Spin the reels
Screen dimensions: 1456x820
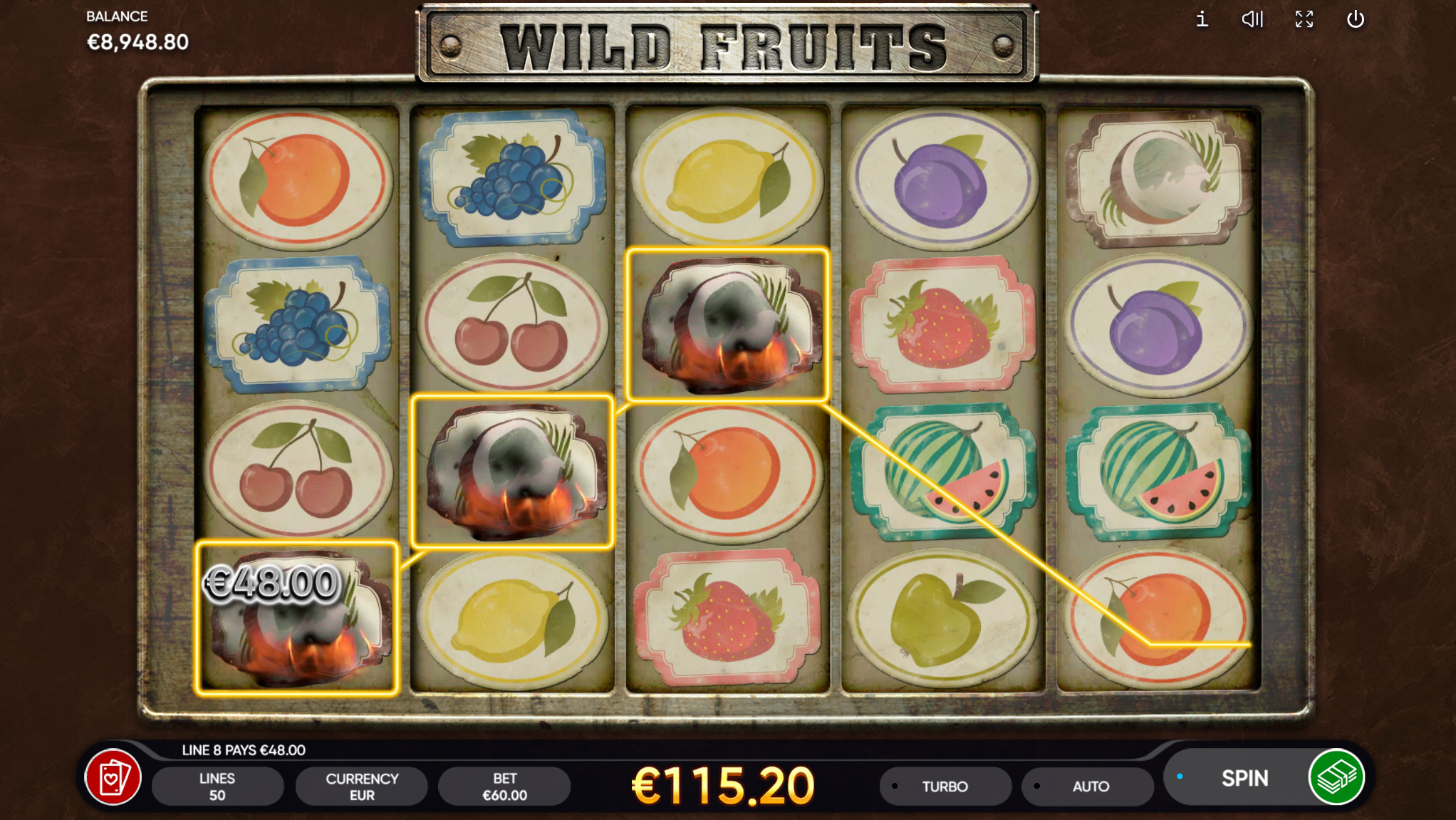(1243, 778)
